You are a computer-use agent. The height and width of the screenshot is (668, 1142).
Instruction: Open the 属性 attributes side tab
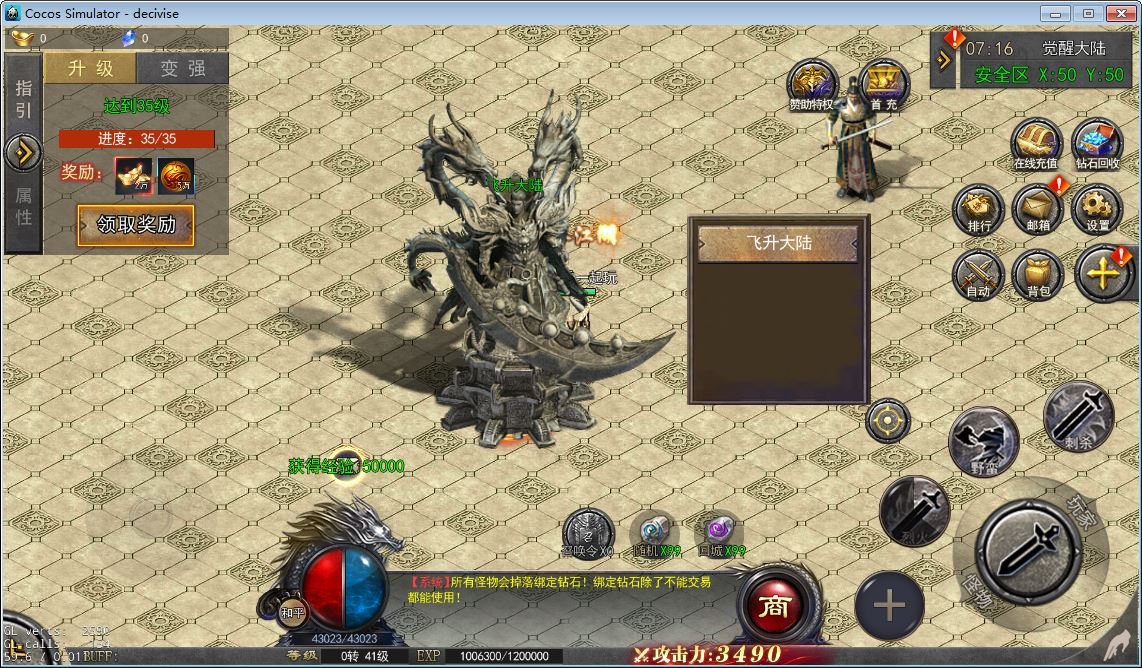click(23, 205)
